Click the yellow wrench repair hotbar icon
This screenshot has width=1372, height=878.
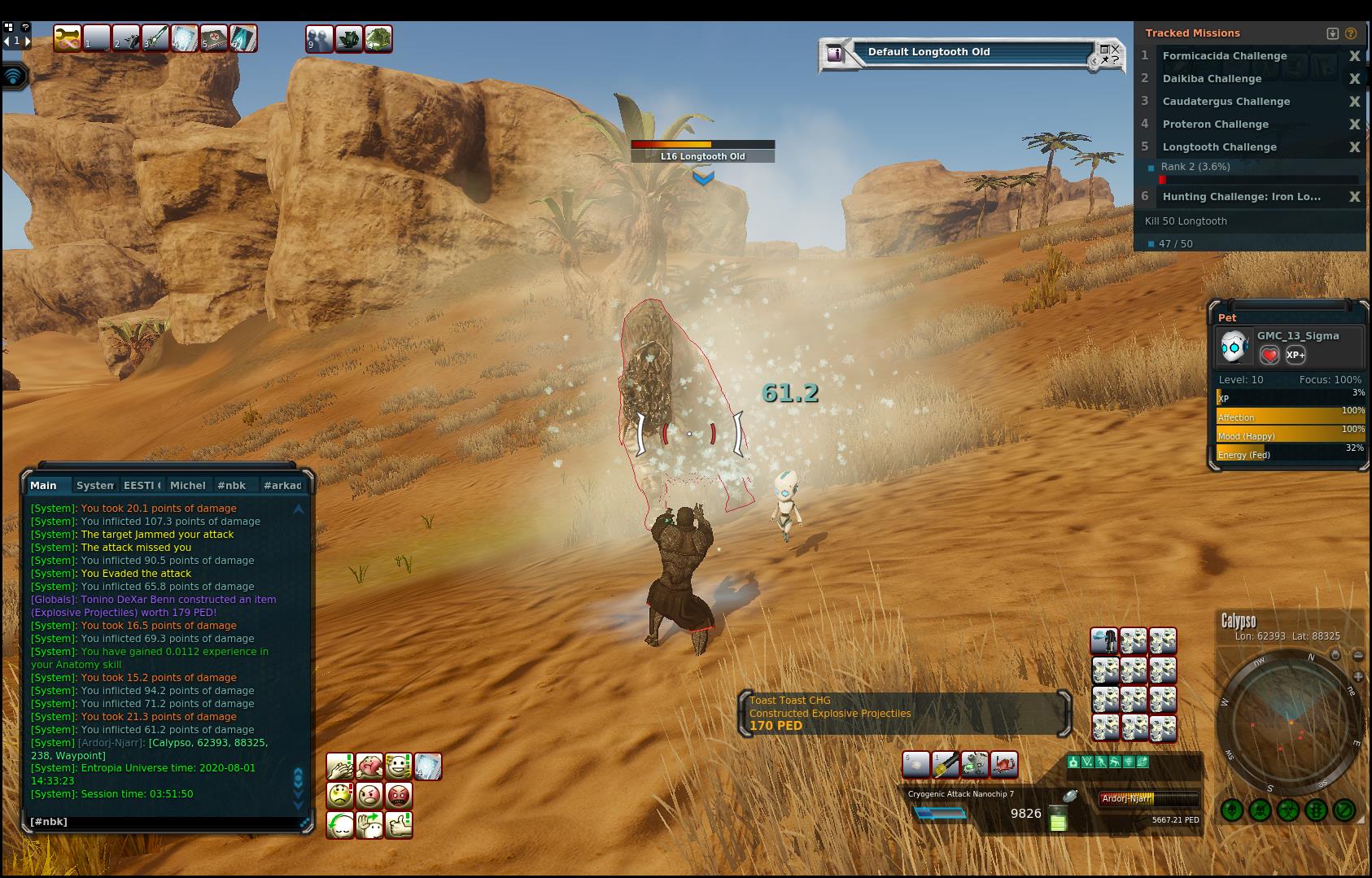pyautogui.click(x=67, y=38)
